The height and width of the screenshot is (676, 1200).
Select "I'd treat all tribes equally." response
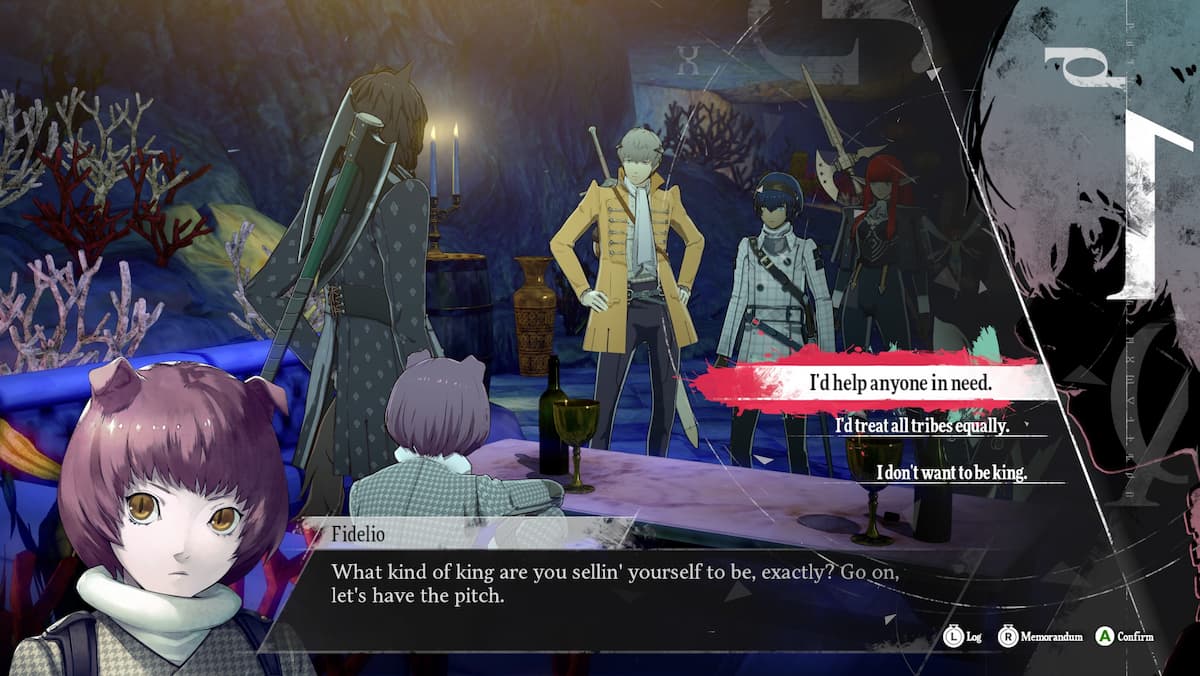(922, 425)
